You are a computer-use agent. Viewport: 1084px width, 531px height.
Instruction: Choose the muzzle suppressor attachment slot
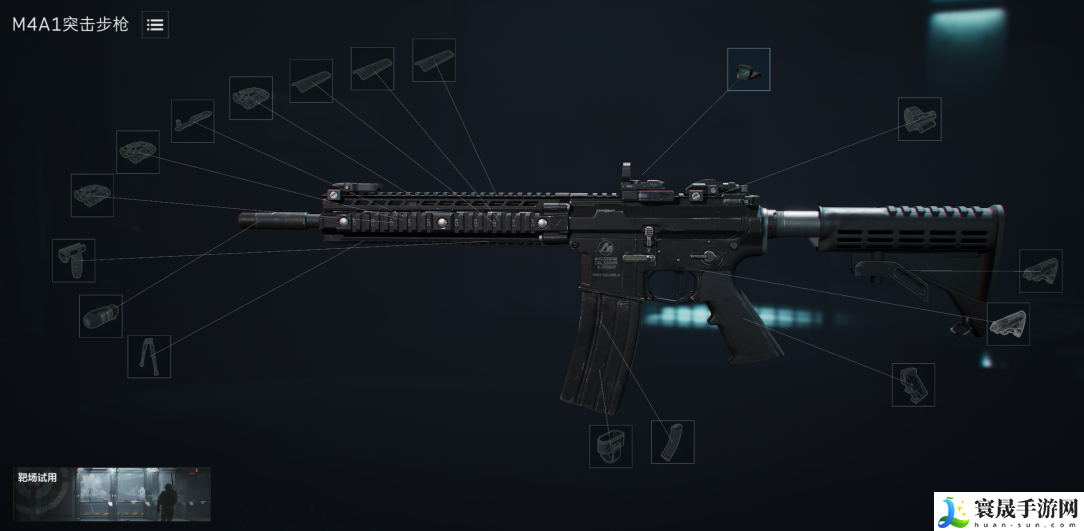(x=101, y=316)
